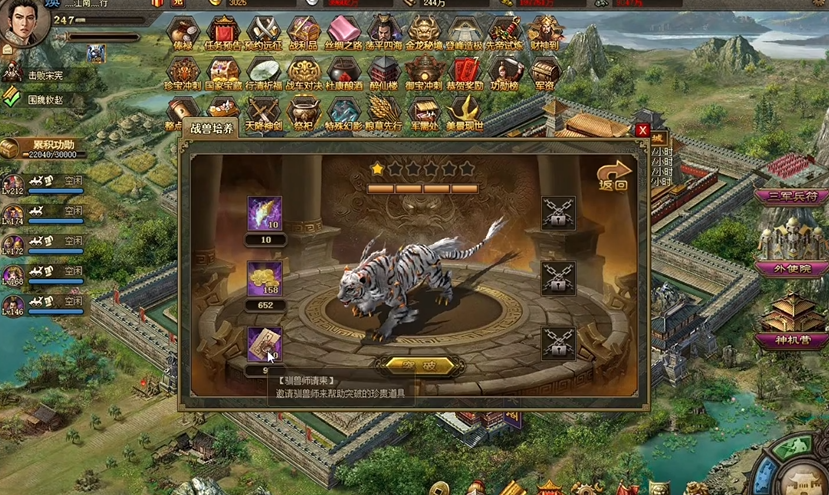Viewport: 829px width, 495px height.
Task: Open the 金龙秘境 golden dragon icon
Action: 425,30
